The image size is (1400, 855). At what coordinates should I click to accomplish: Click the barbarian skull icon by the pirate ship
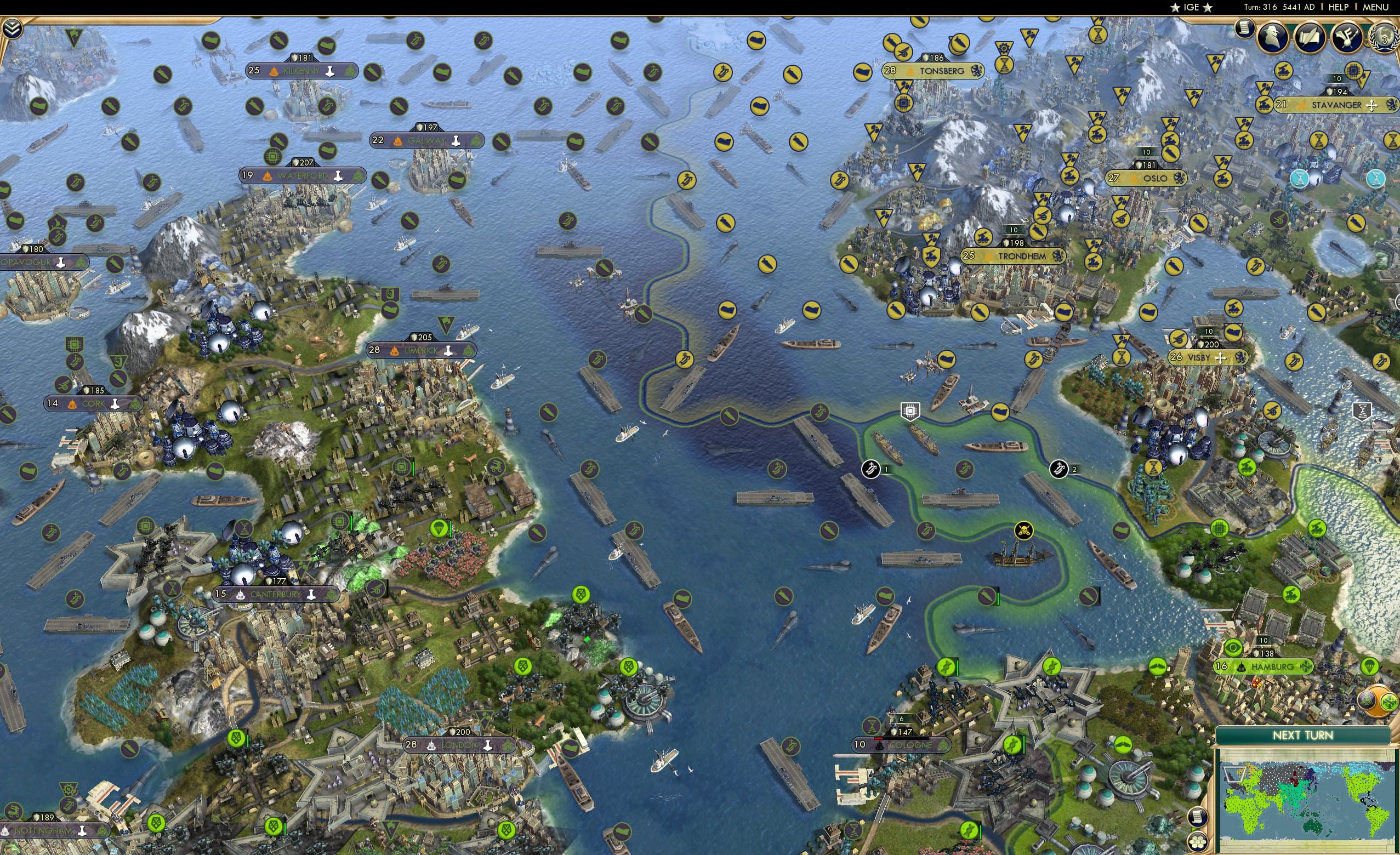coord(1024,531)
